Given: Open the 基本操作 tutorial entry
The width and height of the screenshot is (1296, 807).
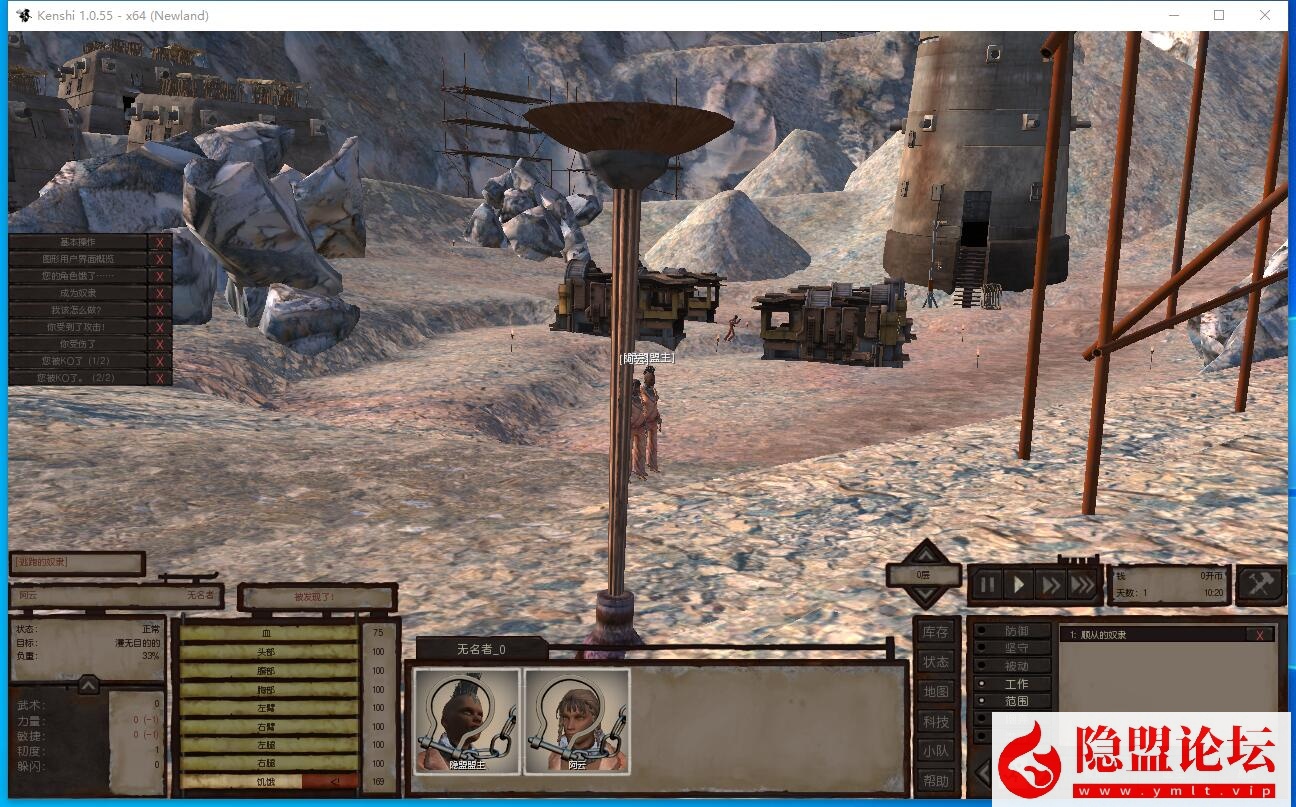Looking at the screenshot, I should pos(78,242).
